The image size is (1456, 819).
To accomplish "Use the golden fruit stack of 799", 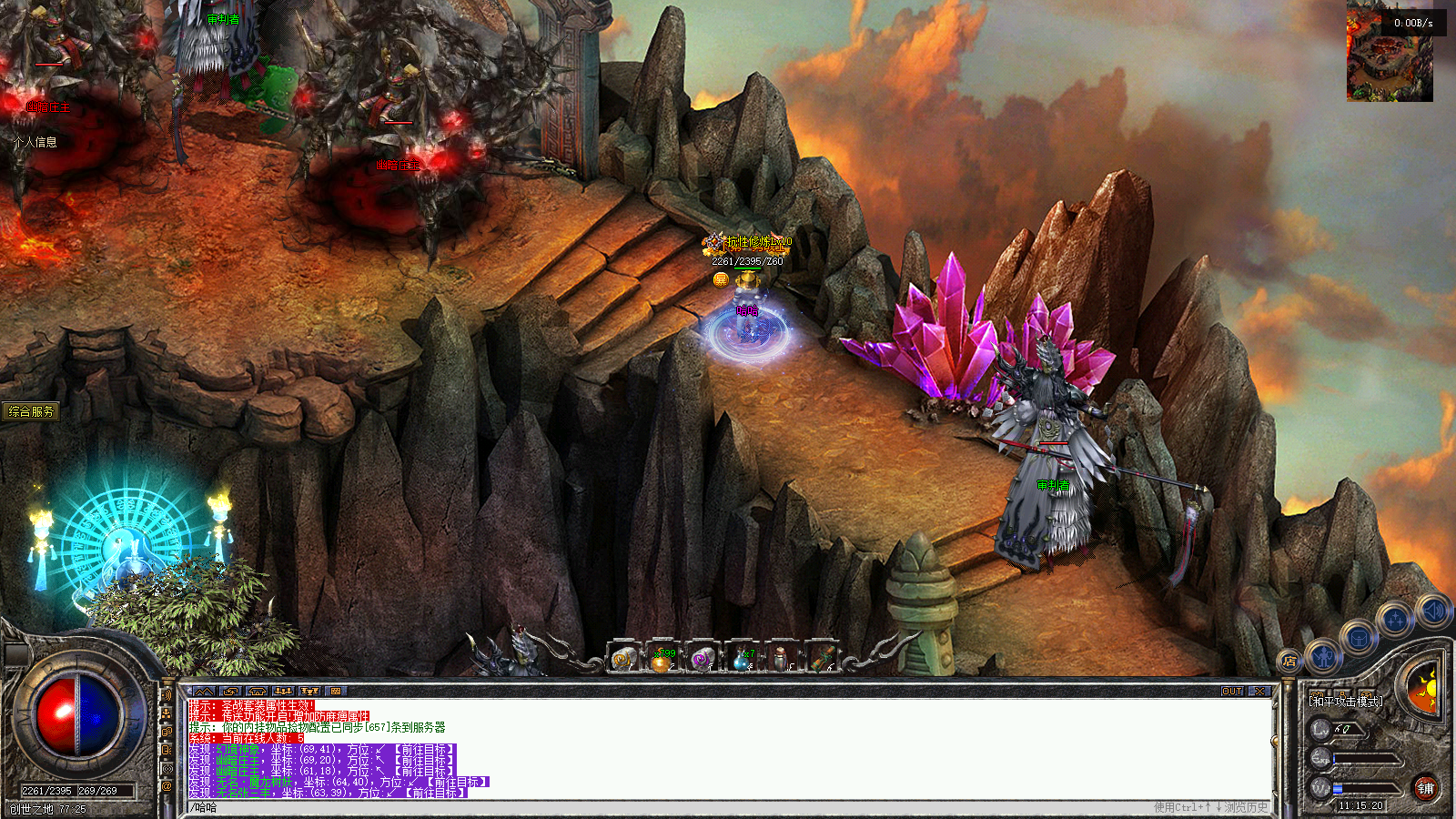I will tap(662, 659).
